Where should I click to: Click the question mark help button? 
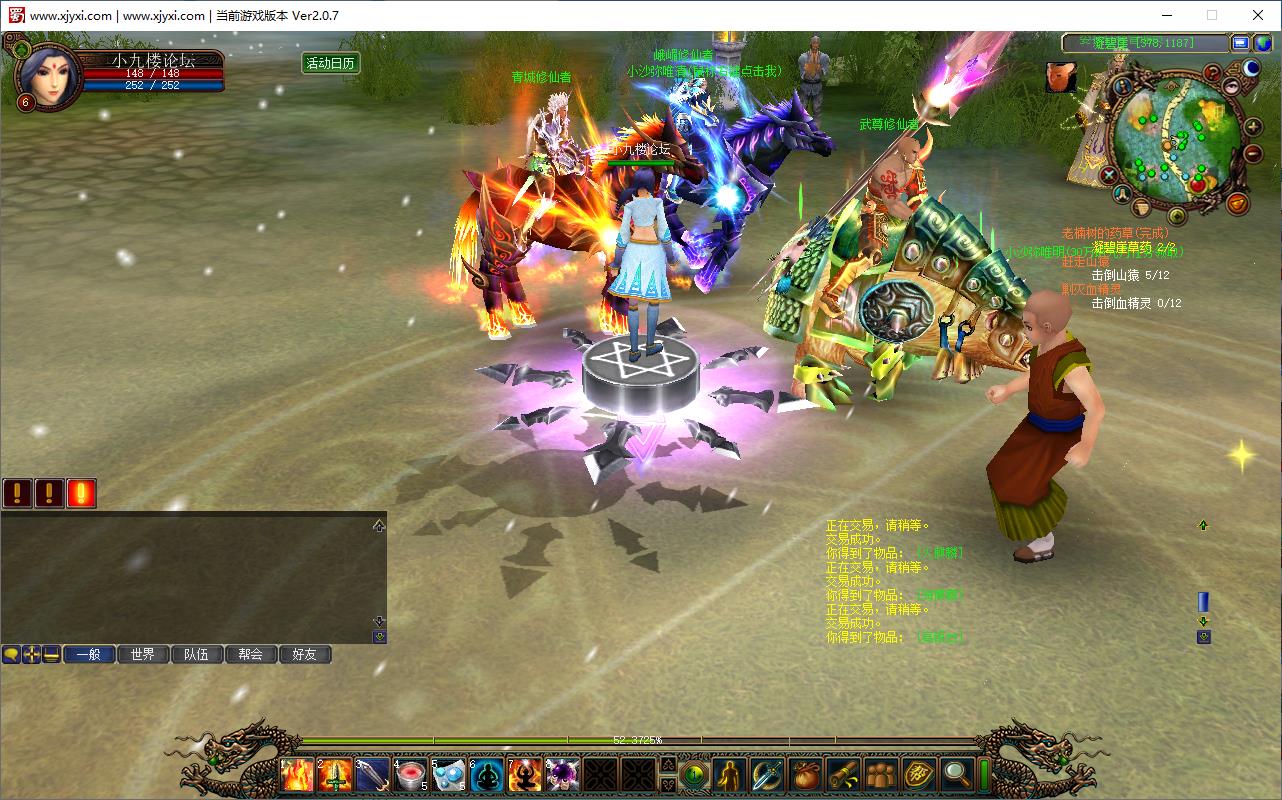pyautogui.click(x=1212, y=72)
